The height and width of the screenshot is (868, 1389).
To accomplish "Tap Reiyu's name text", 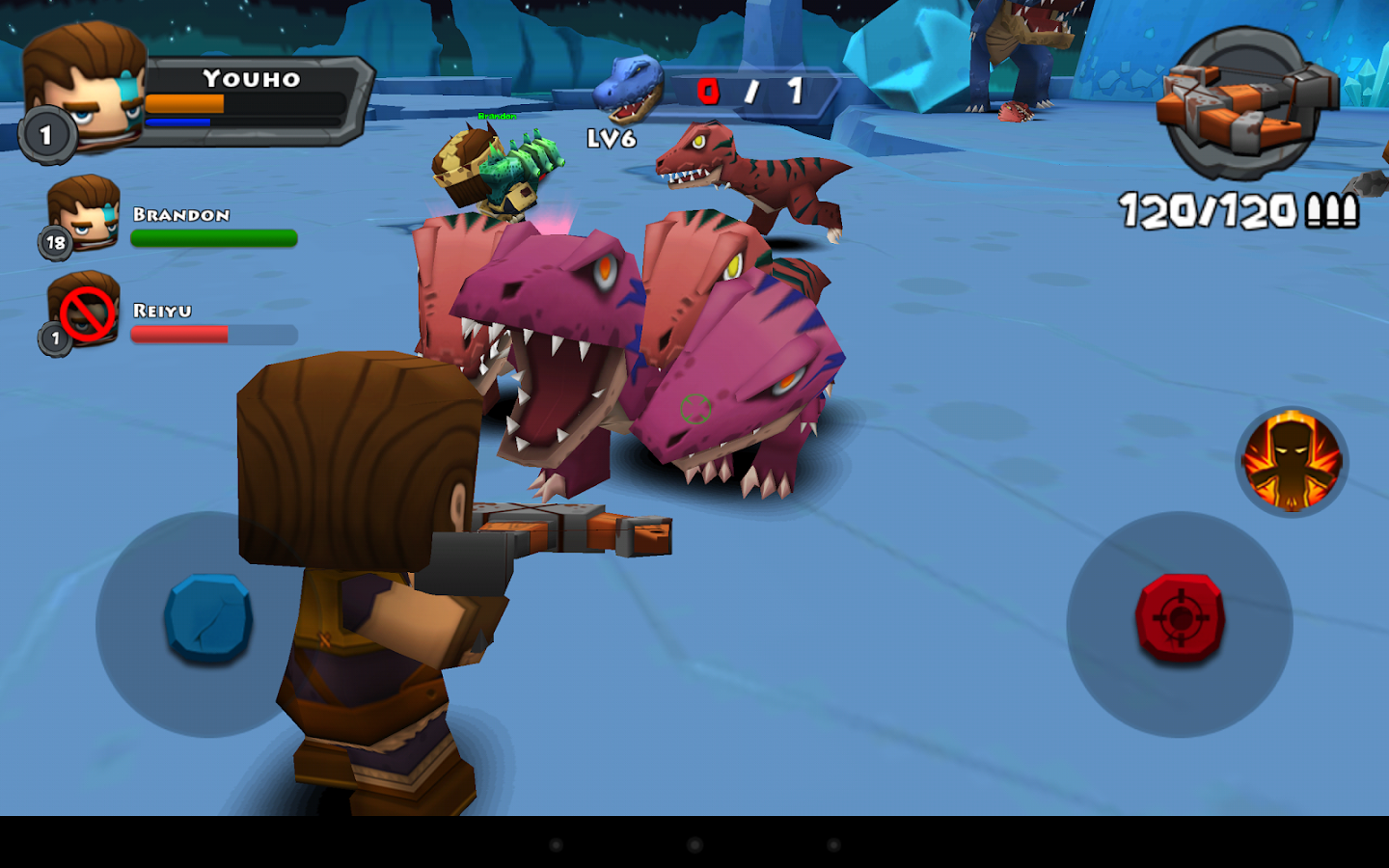I will pos(161,311).
